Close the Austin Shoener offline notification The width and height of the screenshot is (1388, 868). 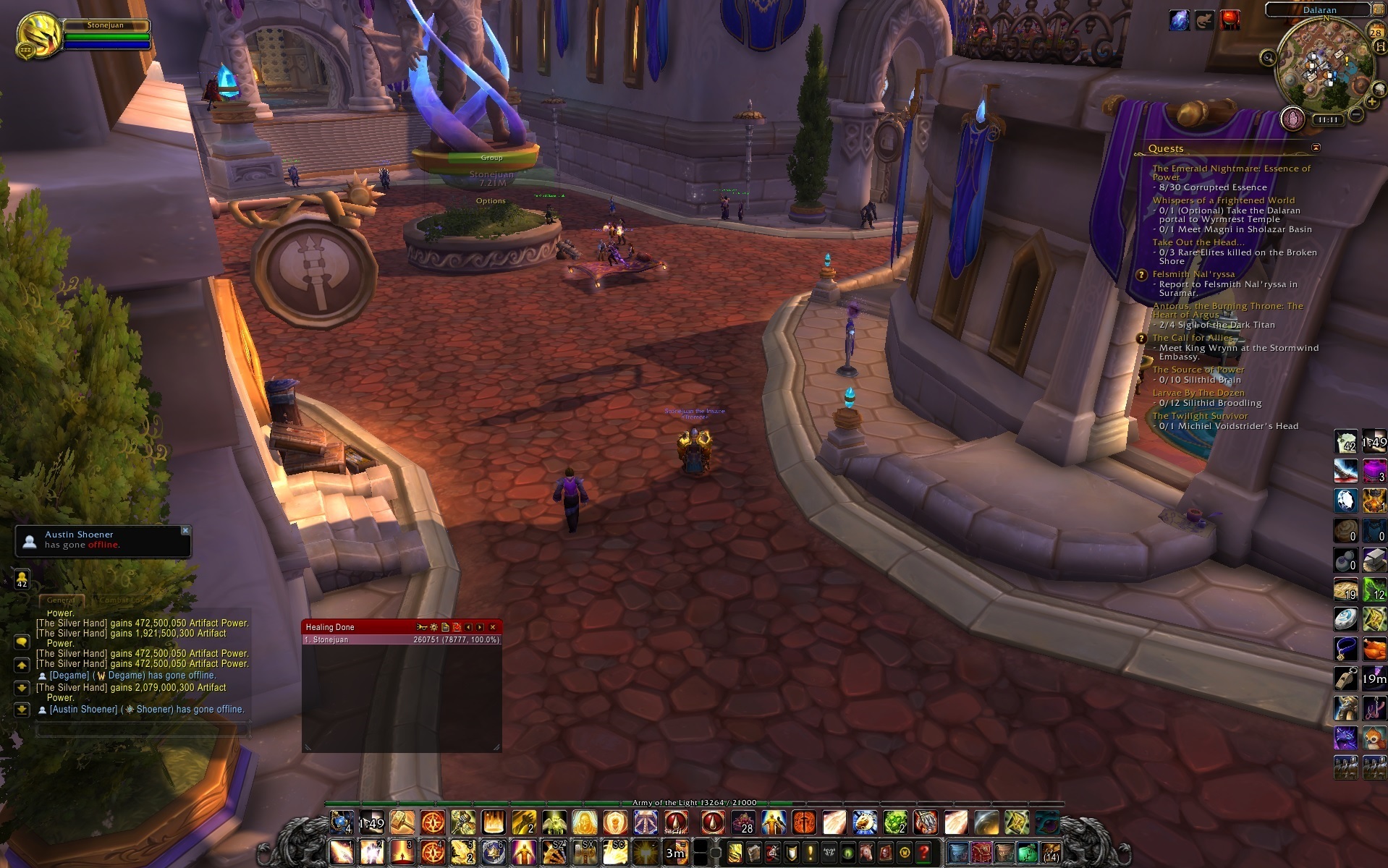click(x=185, y=530)
